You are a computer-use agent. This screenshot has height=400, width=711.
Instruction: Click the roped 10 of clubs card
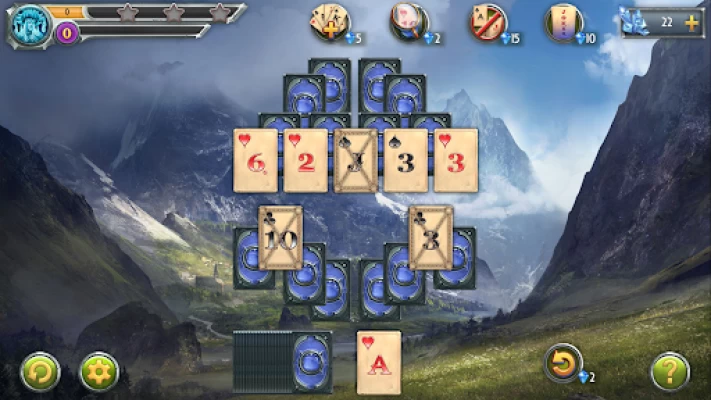tap(280, 238)
